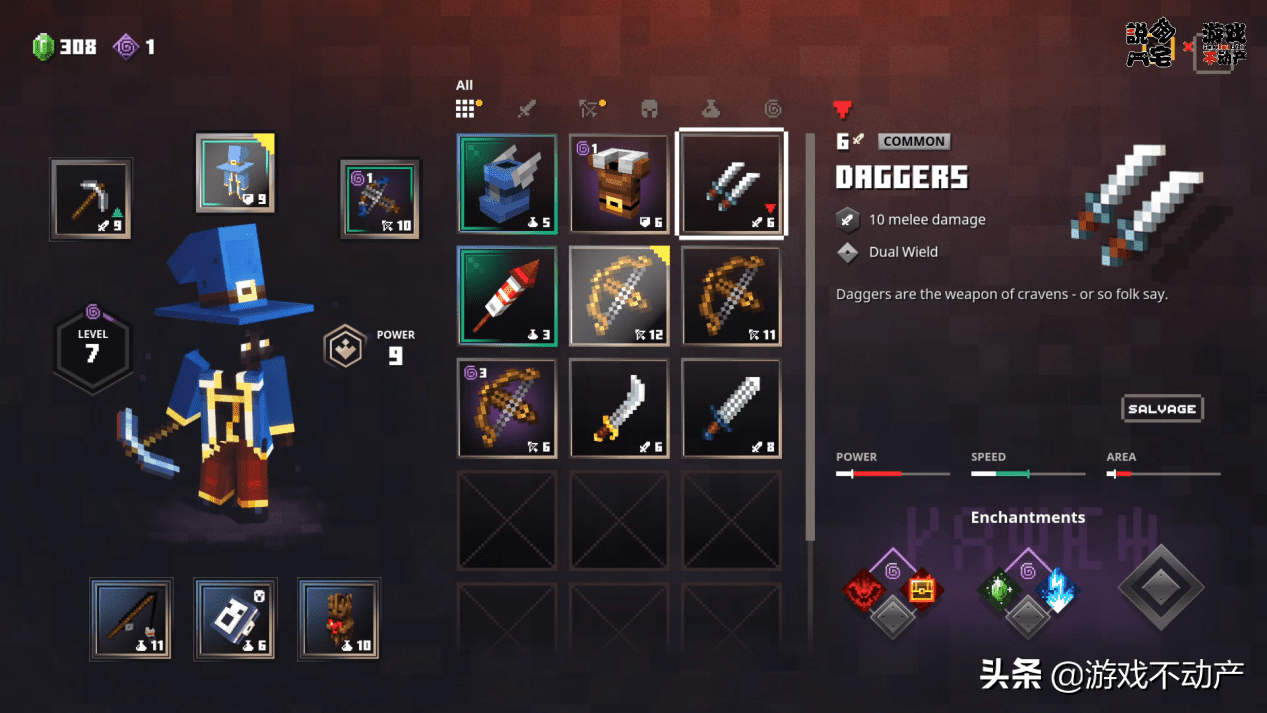The height and width of the screenshot is (713, 1267).
Task: Click the equipped pickaxe melee slot
Action: click(x=91, y=199)
